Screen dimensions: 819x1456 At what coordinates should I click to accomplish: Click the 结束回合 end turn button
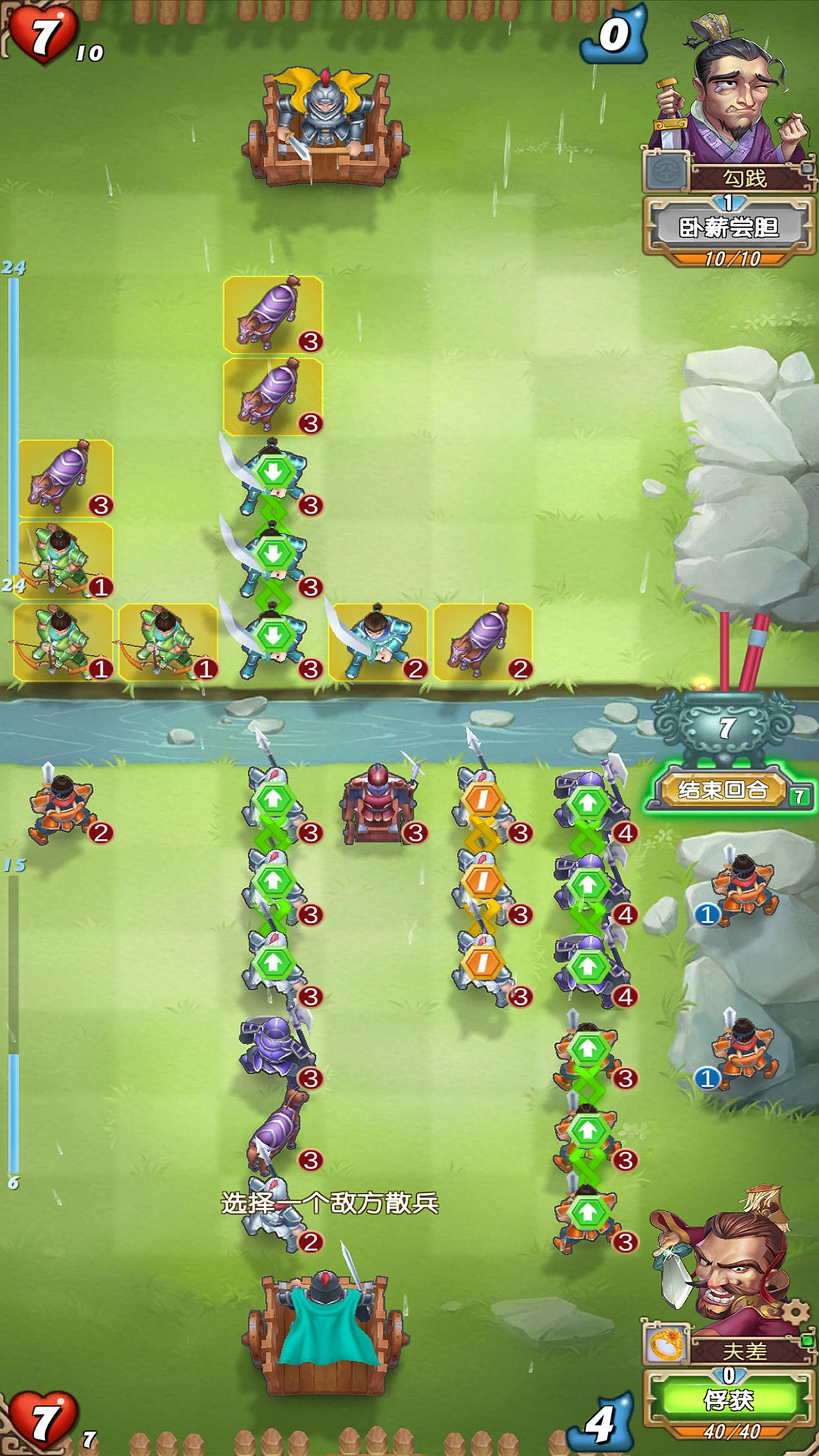tap(723, 789)
